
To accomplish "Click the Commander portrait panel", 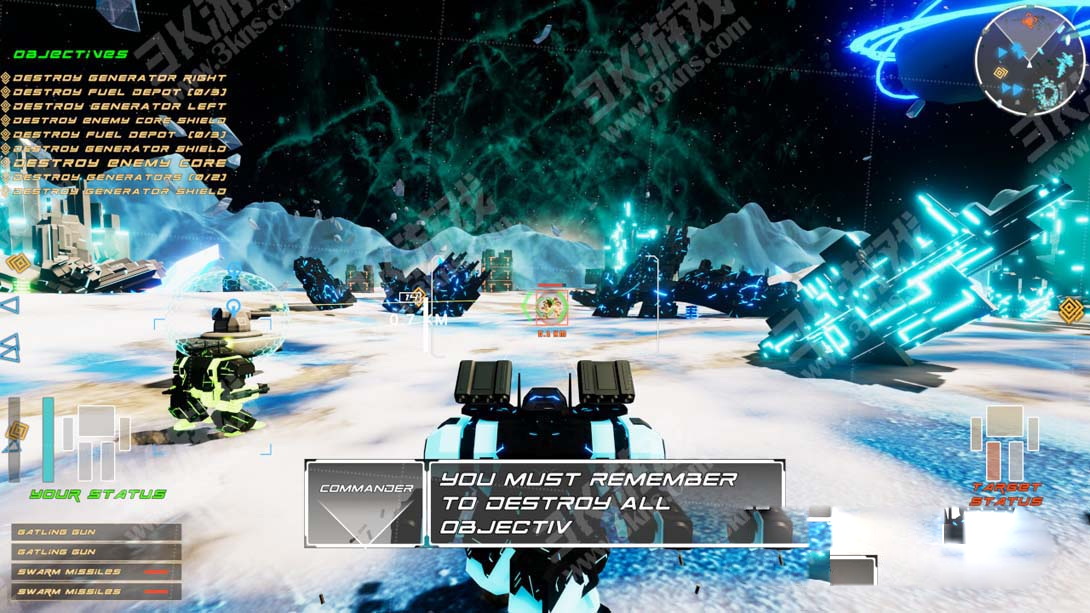I will pos(365,503).
